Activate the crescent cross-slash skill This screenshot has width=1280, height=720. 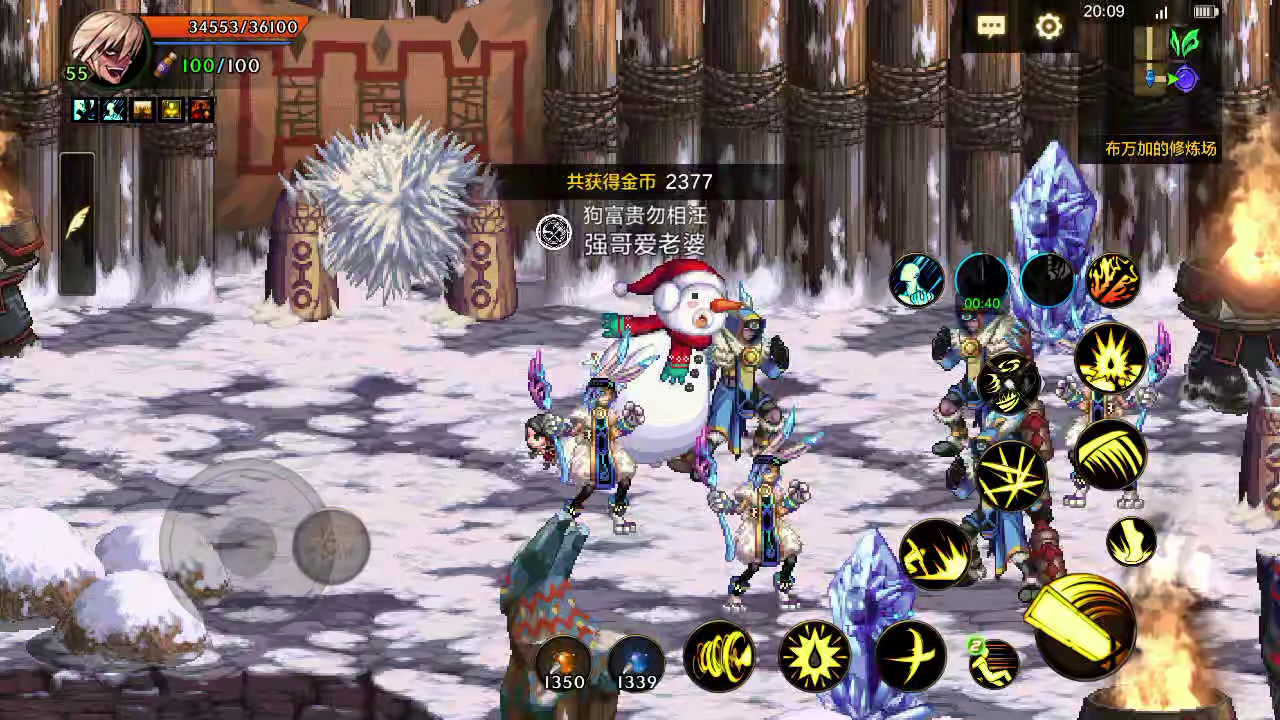tap(911, 655)
